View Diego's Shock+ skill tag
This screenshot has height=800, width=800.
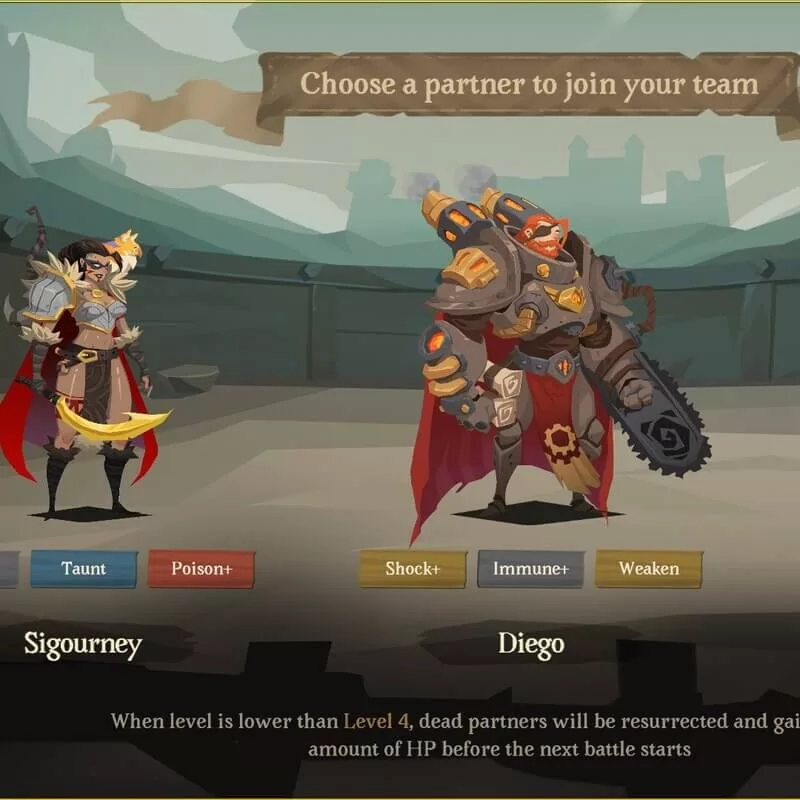[412, 569]
